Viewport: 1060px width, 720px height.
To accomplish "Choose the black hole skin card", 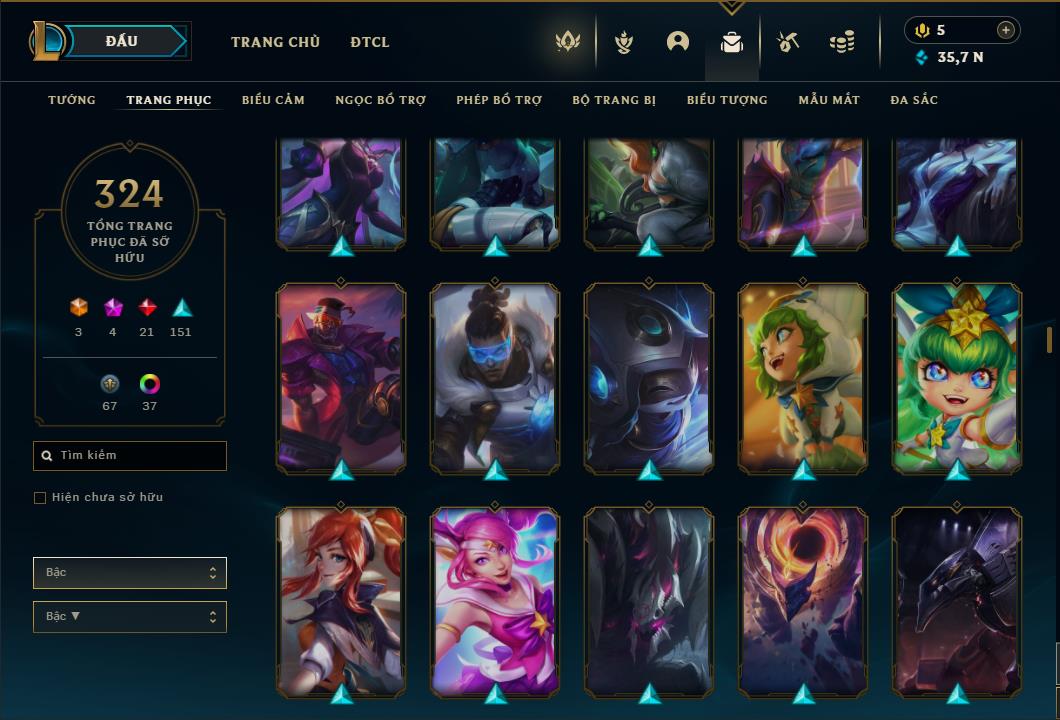I will pyautogui.click(x=803, y=600).
